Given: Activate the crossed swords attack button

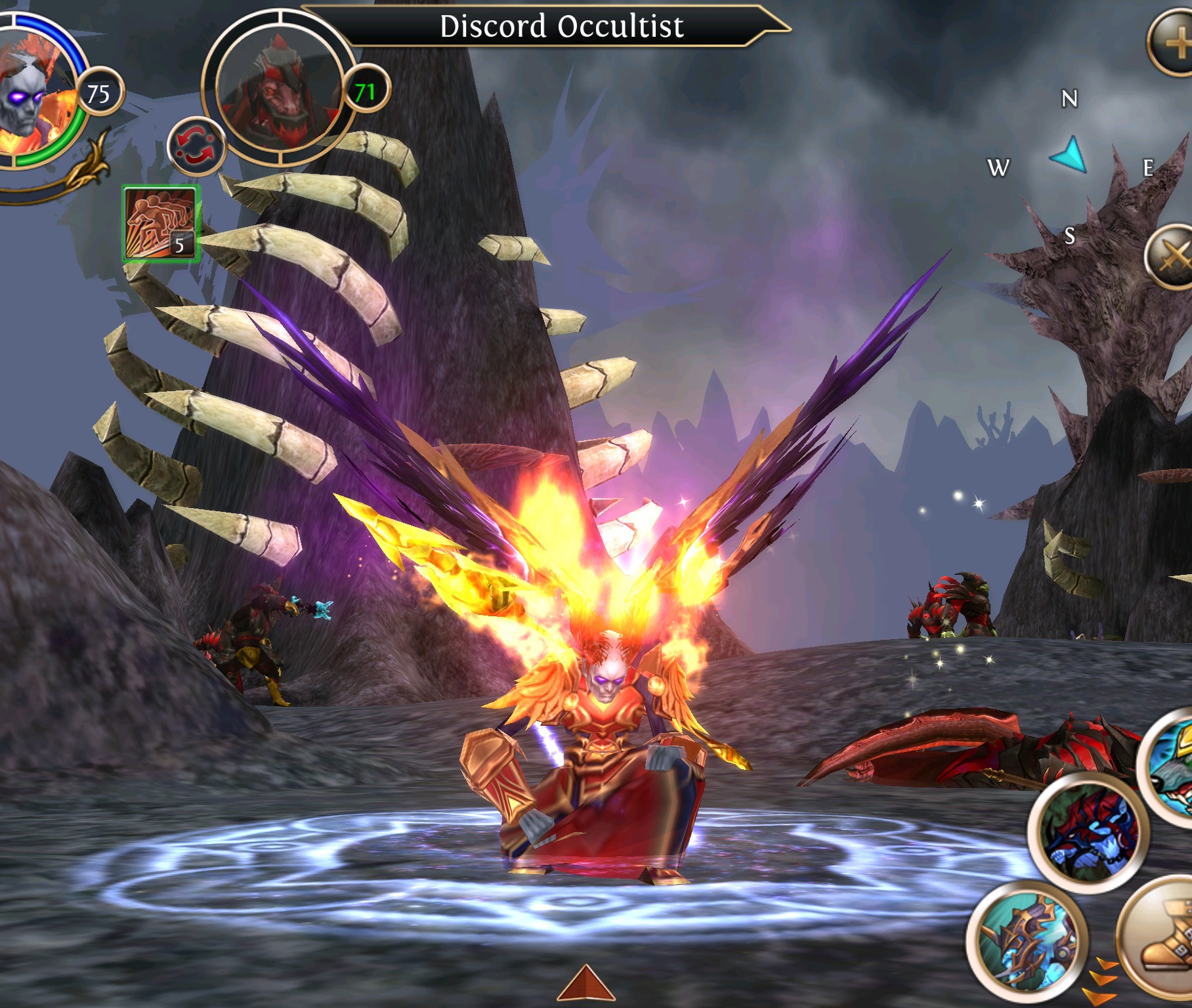Looking at the screenshot, I should pos(1172,257).
